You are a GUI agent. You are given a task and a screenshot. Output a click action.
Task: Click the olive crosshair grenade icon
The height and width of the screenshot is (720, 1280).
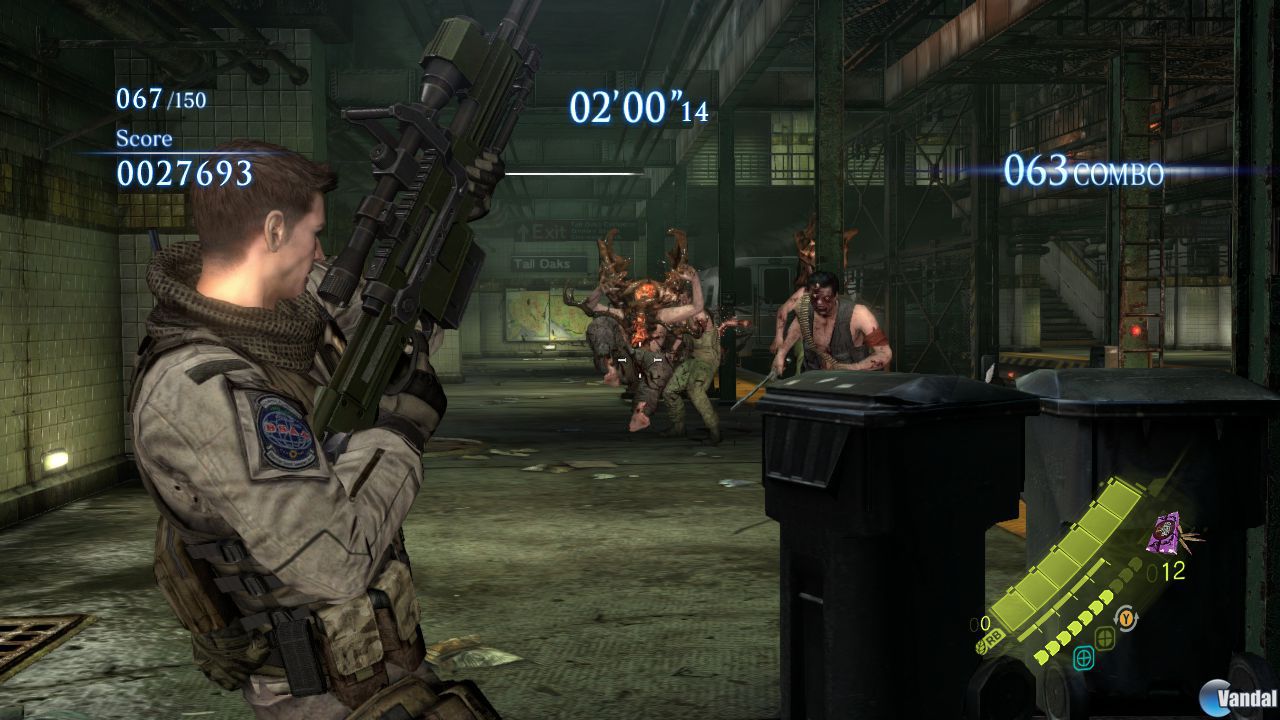(x=1106, y=638)
